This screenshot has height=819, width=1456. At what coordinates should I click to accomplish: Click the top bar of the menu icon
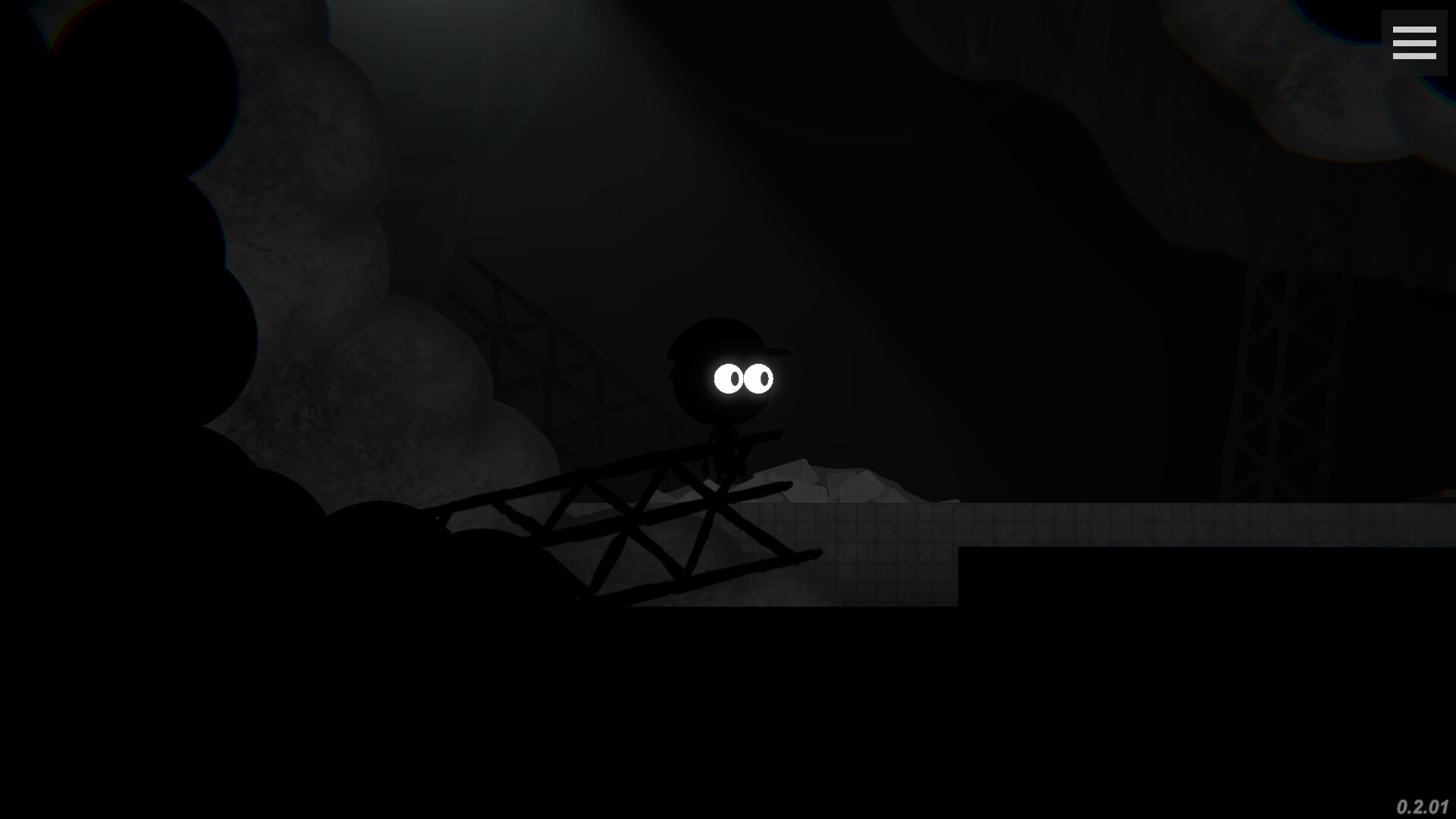1415,31
